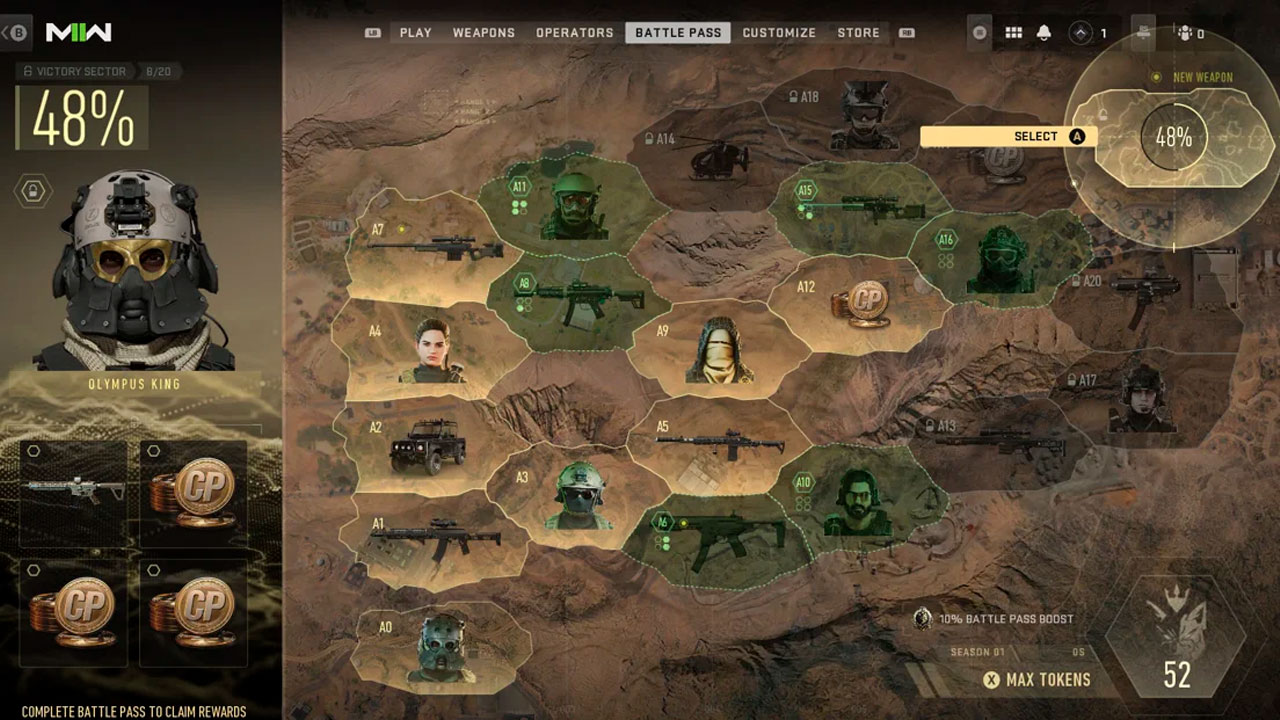This screenshot has width=1280, height=720.
Task: Select sector A0 masked operator tile
Action: point(442,647)
